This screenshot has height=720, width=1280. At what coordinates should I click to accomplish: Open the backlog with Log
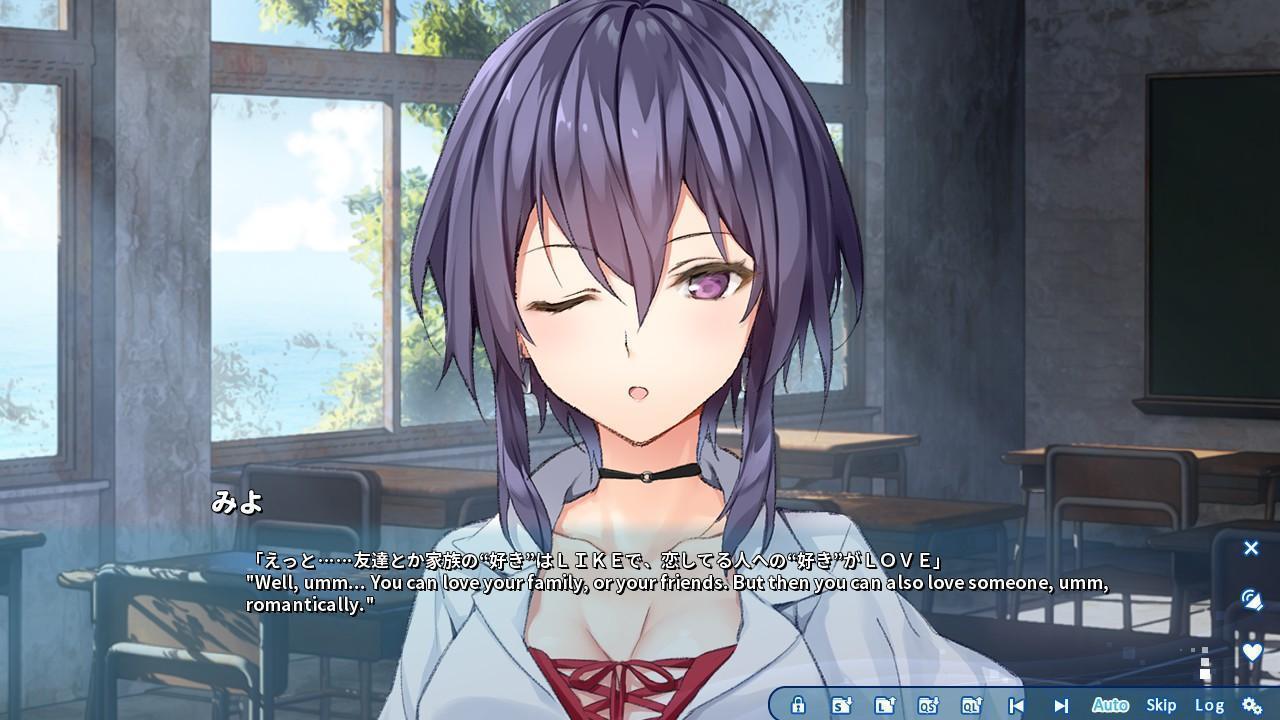point(1209,705)
